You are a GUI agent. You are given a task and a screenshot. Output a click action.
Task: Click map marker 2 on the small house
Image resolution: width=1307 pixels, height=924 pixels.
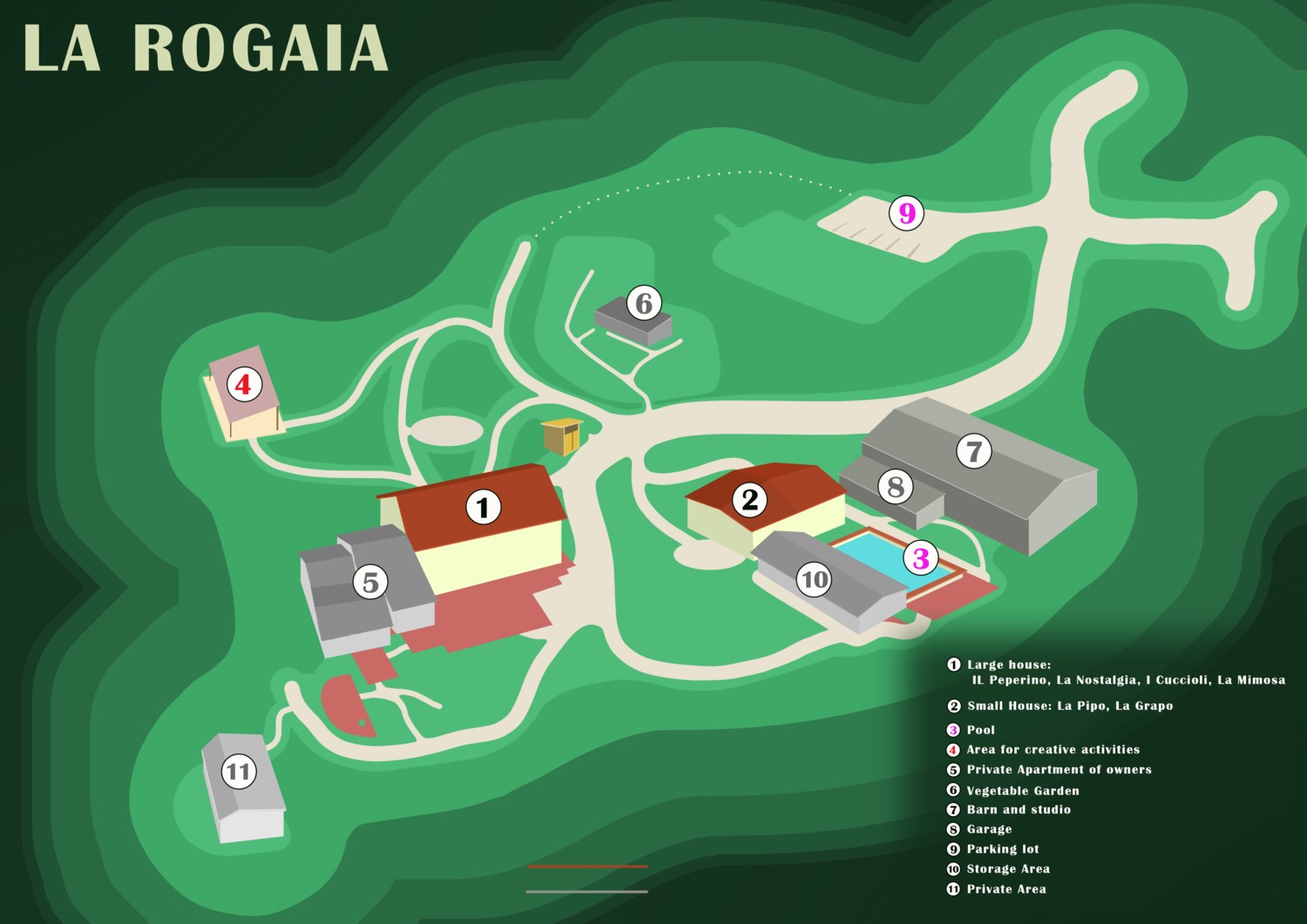tap(749, 500)
